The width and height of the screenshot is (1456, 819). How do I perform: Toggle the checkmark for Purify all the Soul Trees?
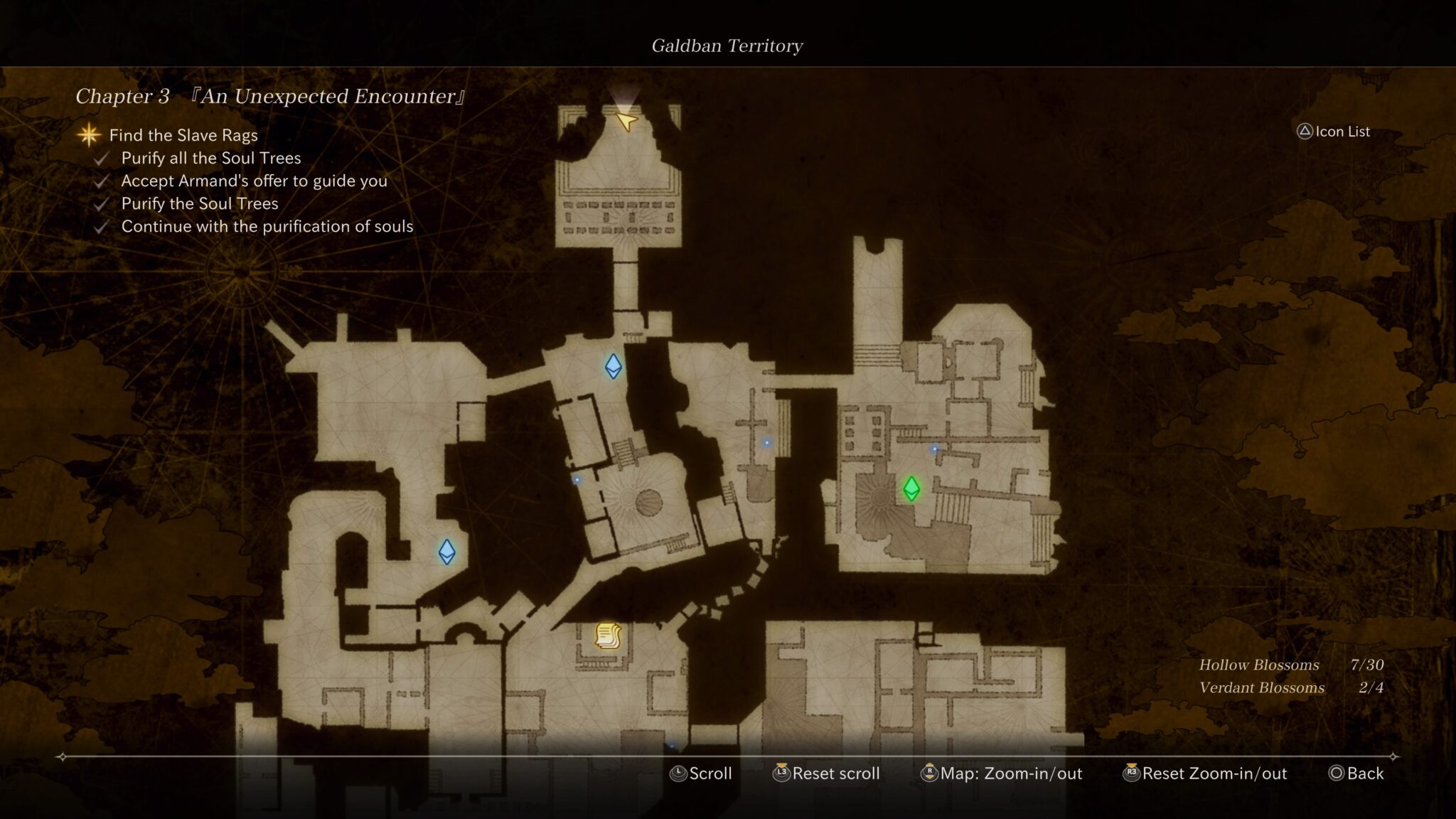[x=100, y=159]
